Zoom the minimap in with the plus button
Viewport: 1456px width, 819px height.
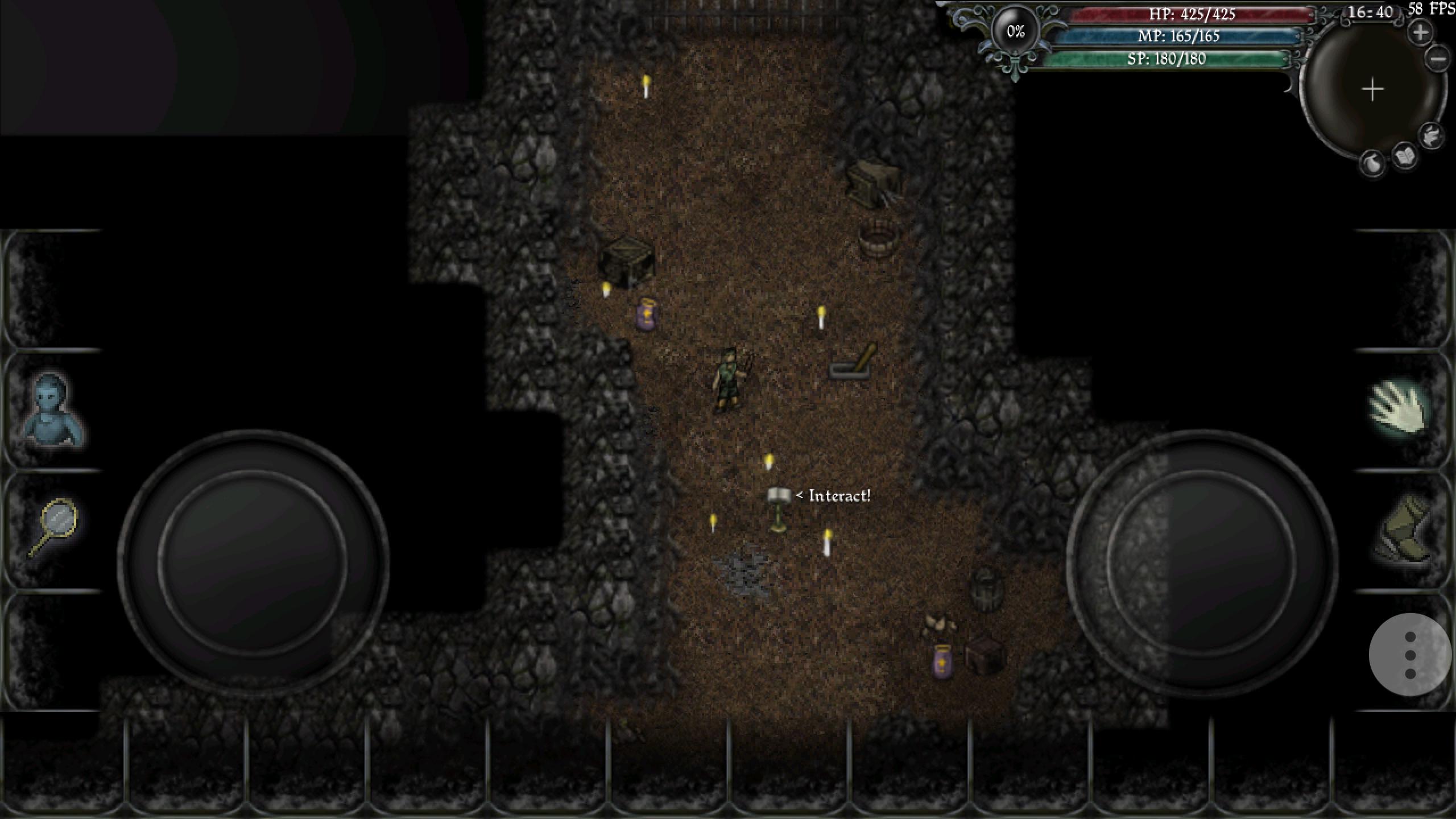(x=1420, y=31)
